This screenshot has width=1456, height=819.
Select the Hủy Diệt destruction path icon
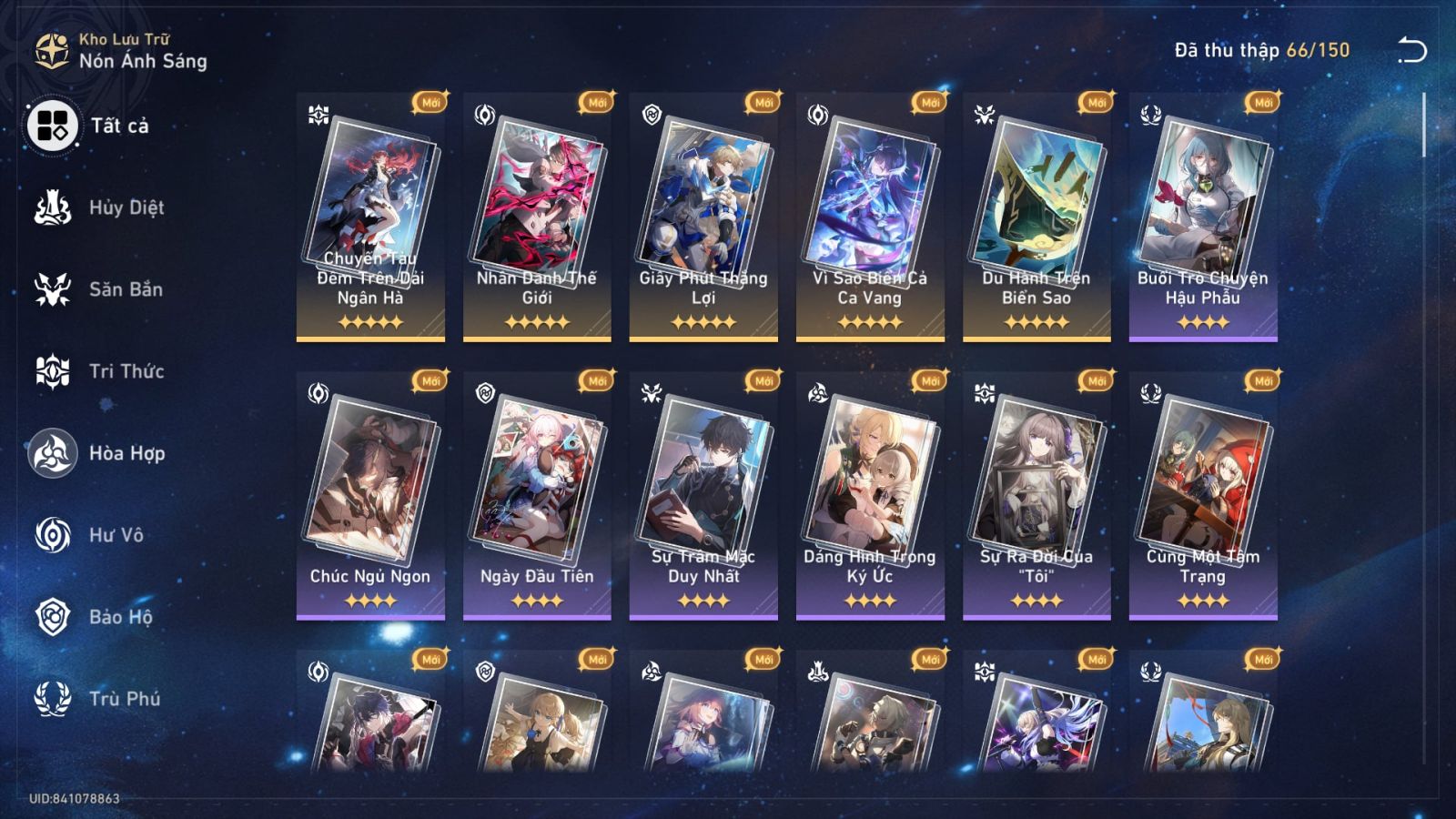[x=53, y=207]
